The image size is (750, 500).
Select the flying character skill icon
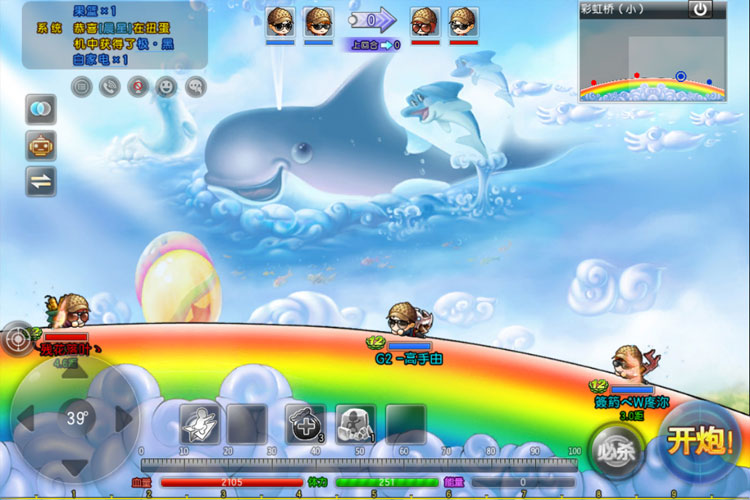click(x=199, y=423)
